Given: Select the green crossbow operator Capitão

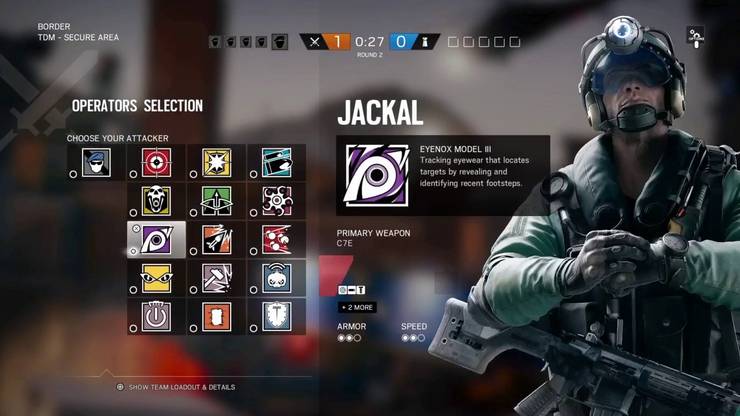Looking at the screenshot, I should coord(216,200).
